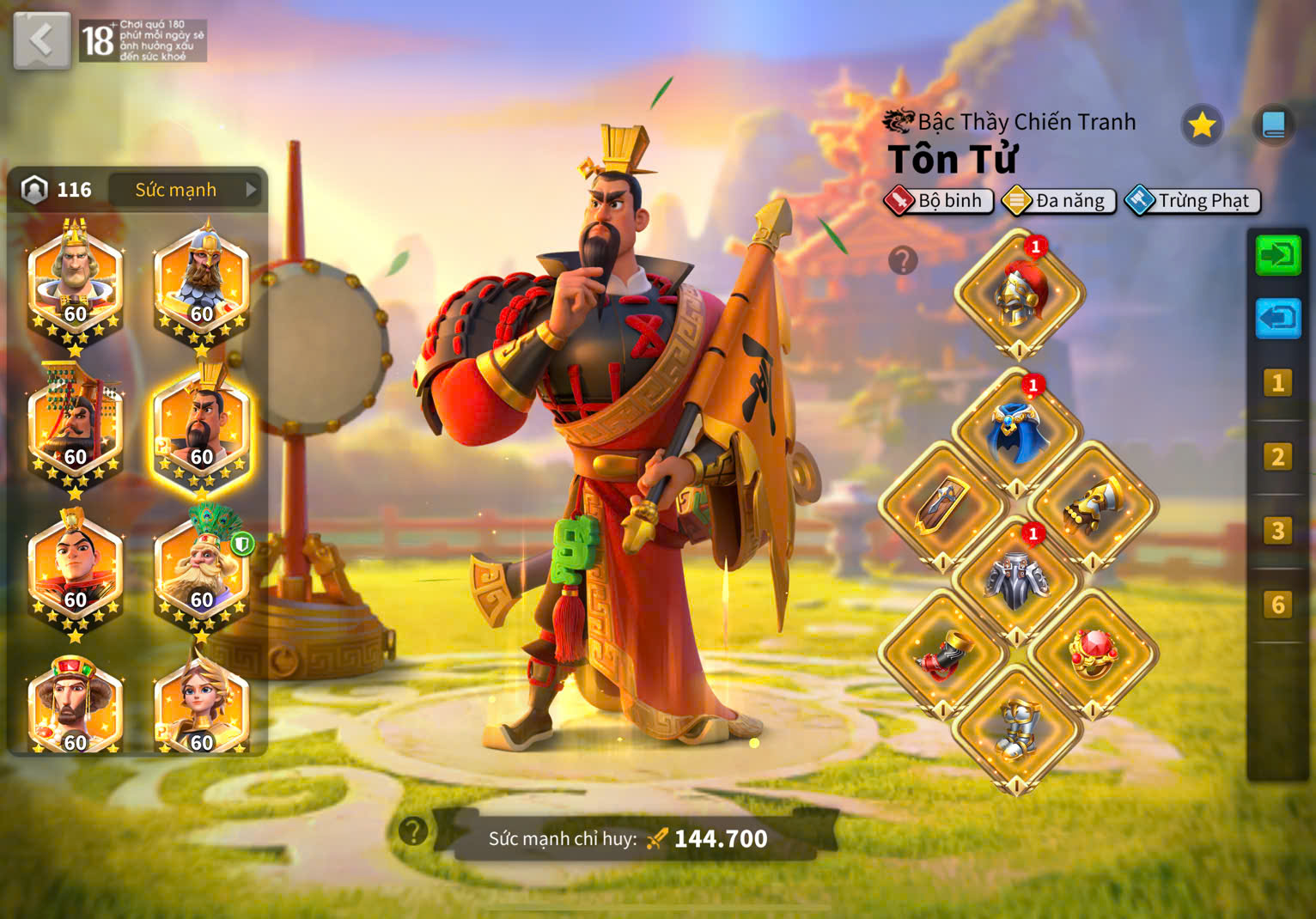Open the blue book info button
The height and width of the screenshot is (919, 1316).
click(x=1273, y=125)
